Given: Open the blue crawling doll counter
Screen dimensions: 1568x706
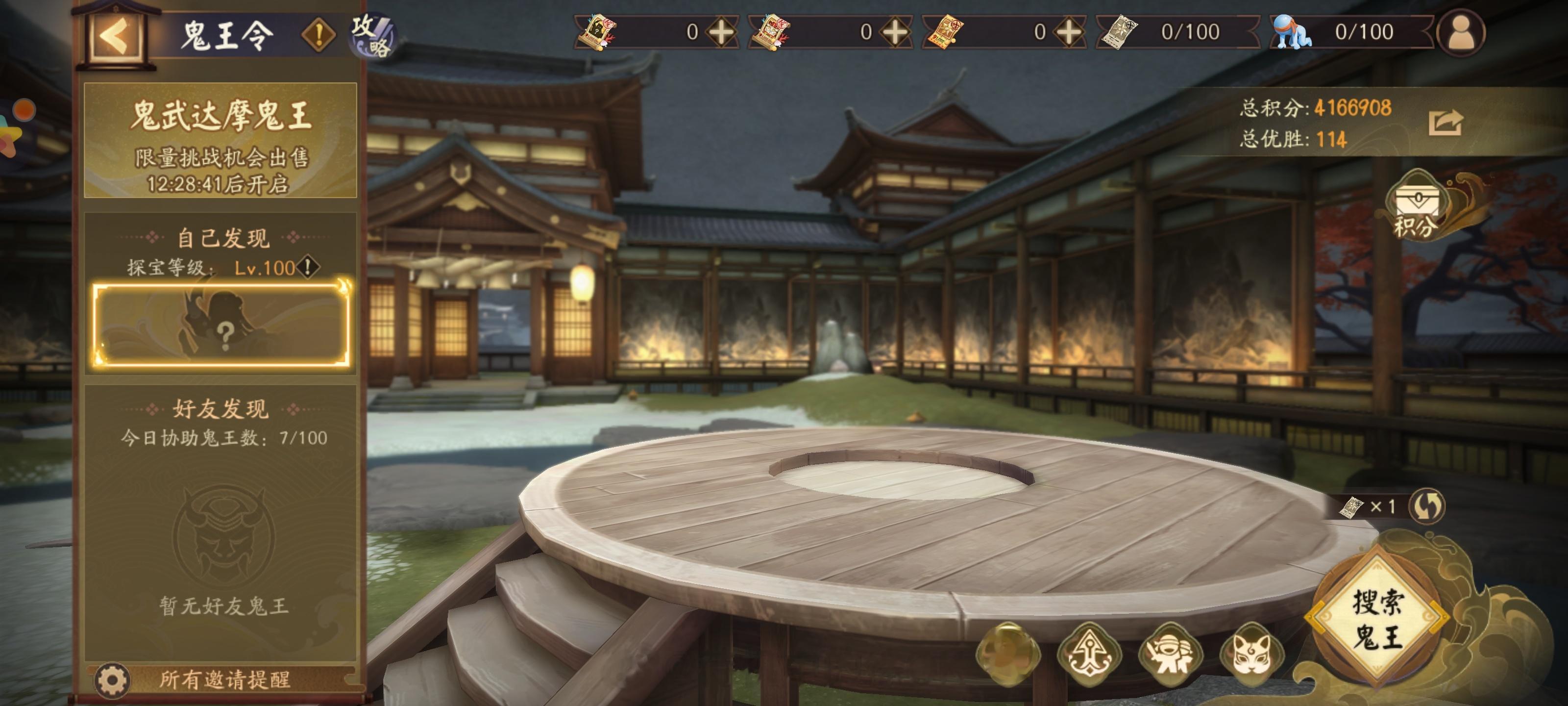Looking at the screenshot, I should [x=1291, y=32].
